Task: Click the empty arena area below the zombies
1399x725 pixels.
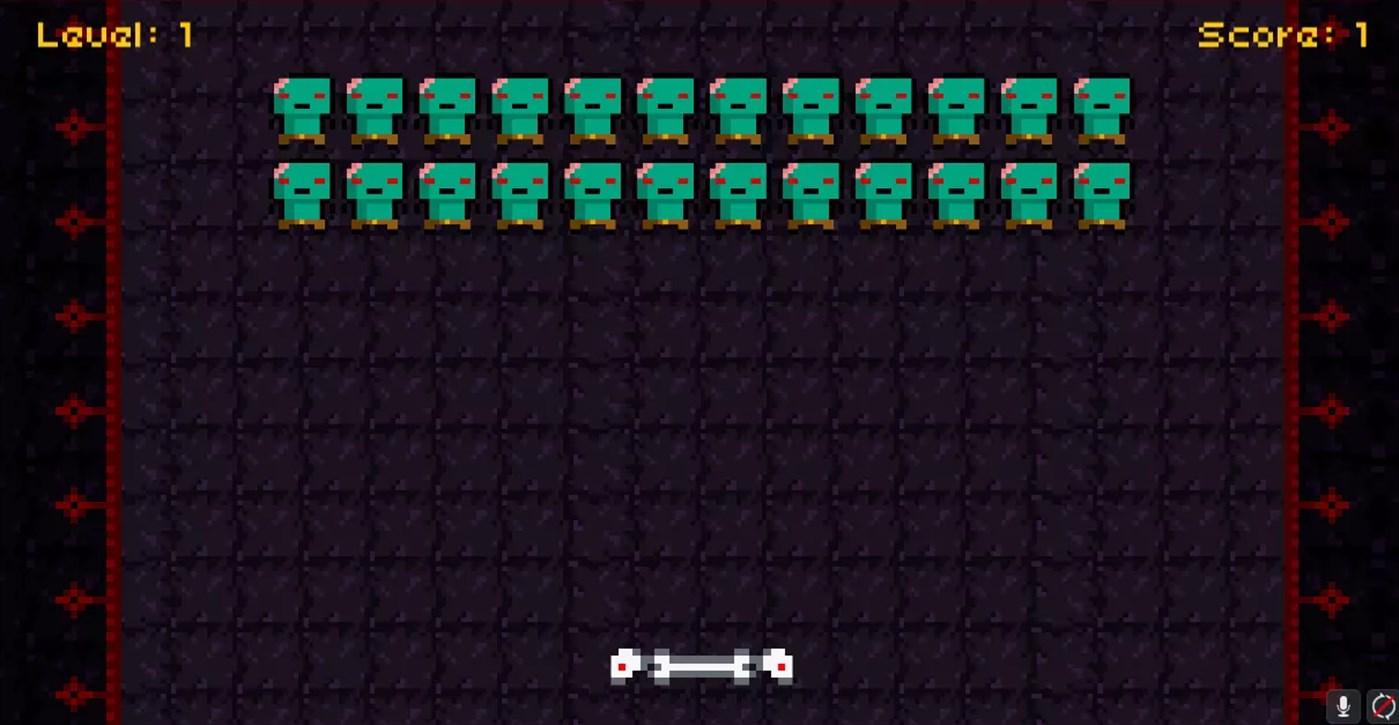Action: tap(700, 430)
